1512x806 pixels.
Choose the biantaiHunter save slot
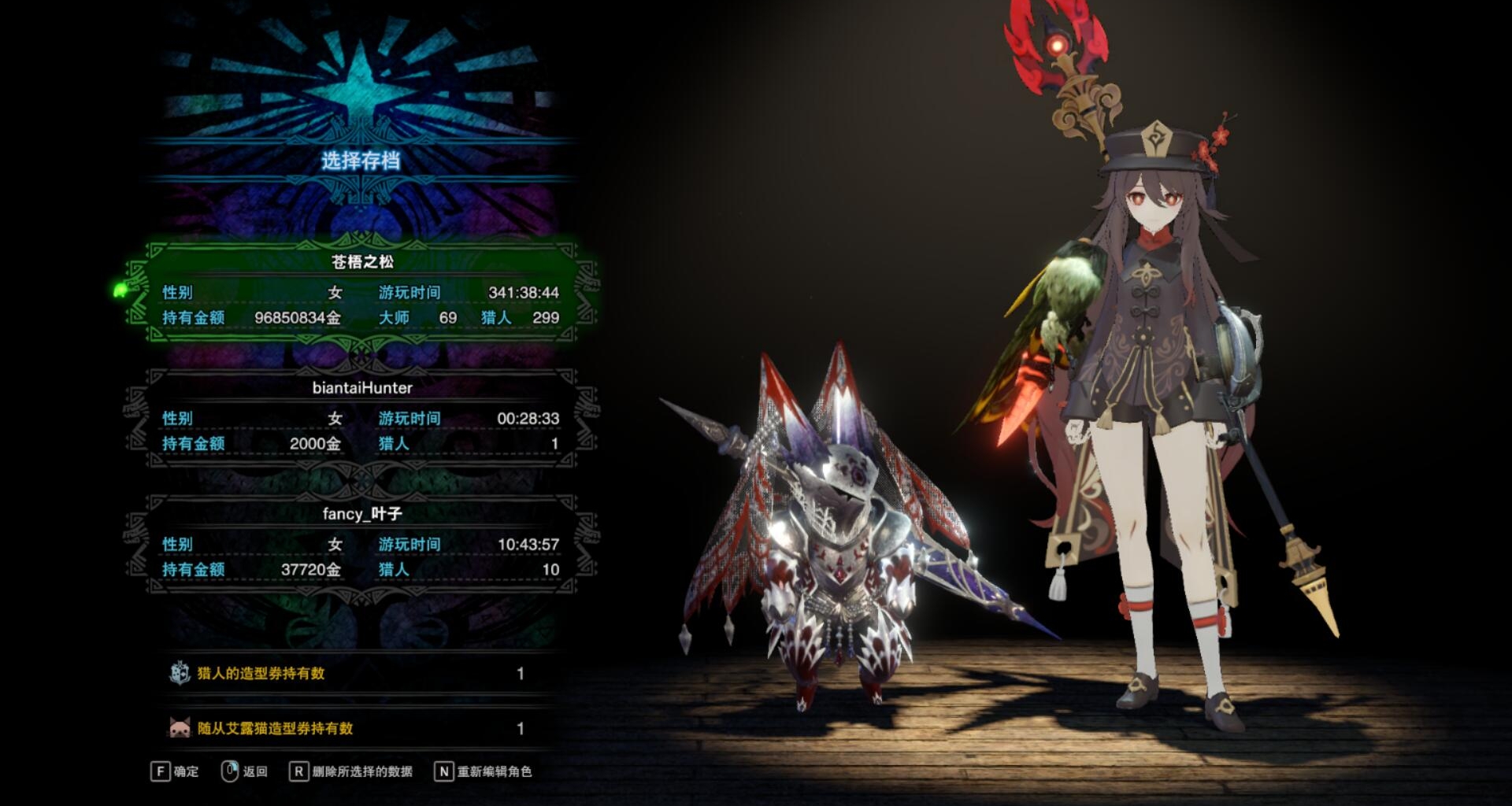tap(361, 417)
